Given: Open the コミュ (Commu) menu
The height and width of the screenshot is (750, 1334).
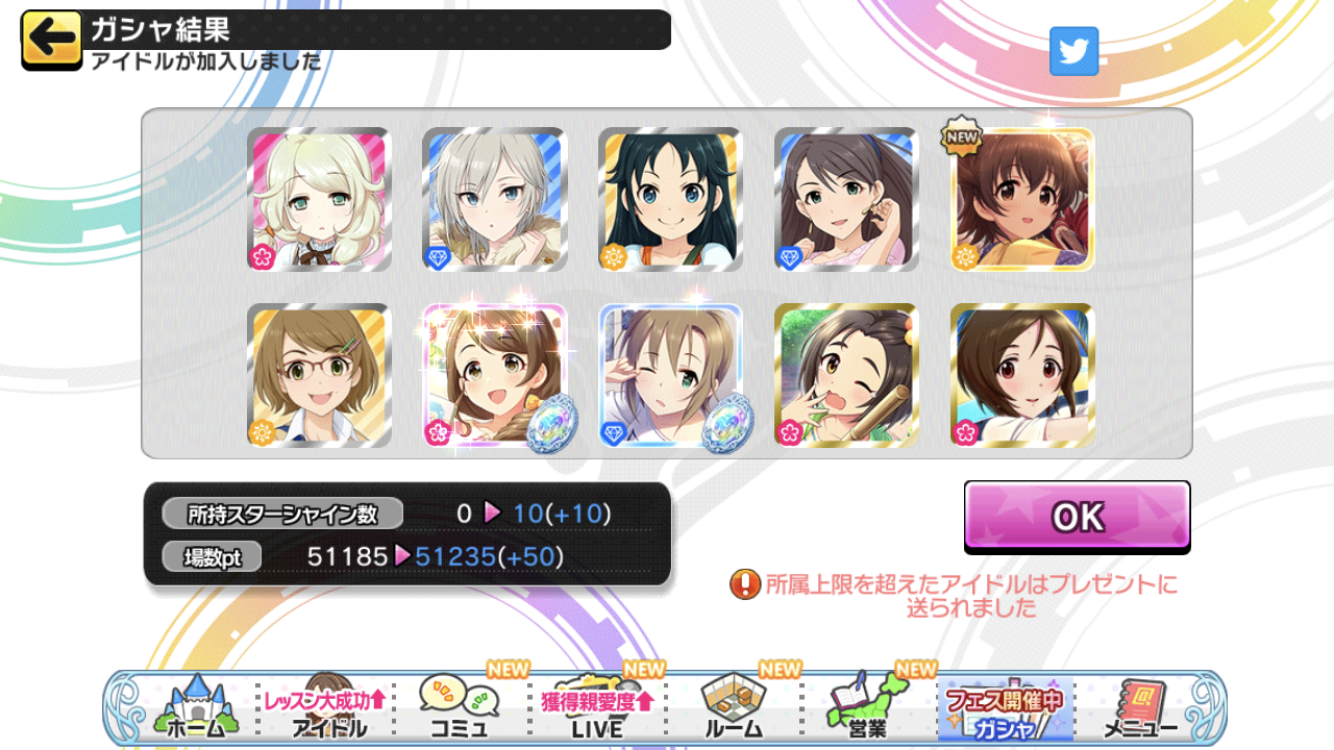Looking at the screenshot, I should tap(459, 708).
